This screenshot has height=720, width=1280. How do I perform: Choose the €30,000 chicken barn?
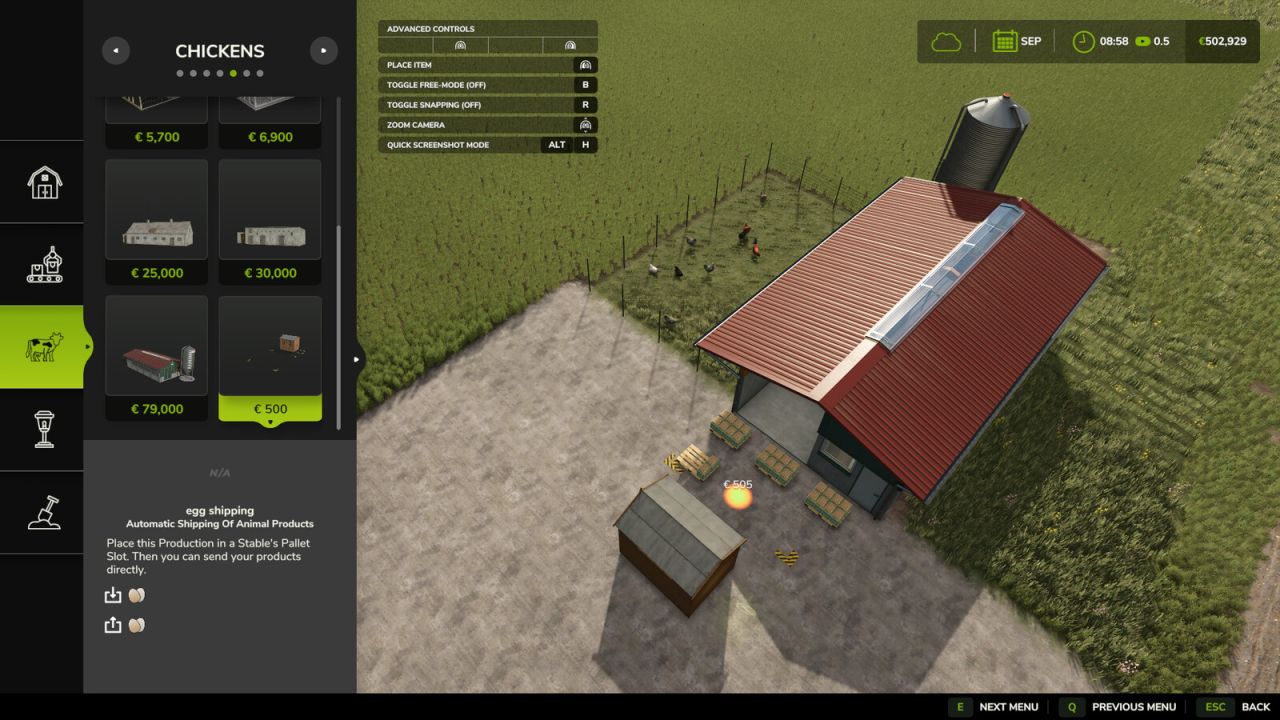(x=270, y=222)
